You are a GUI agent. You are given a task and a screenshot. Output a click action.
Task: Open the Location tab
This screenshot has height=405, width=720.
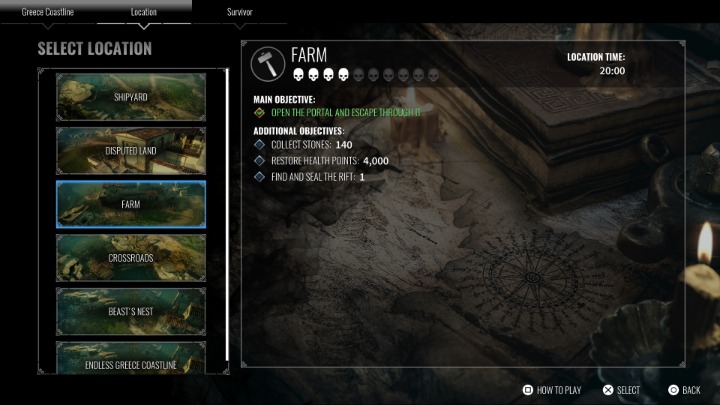[x=143, y=12]
